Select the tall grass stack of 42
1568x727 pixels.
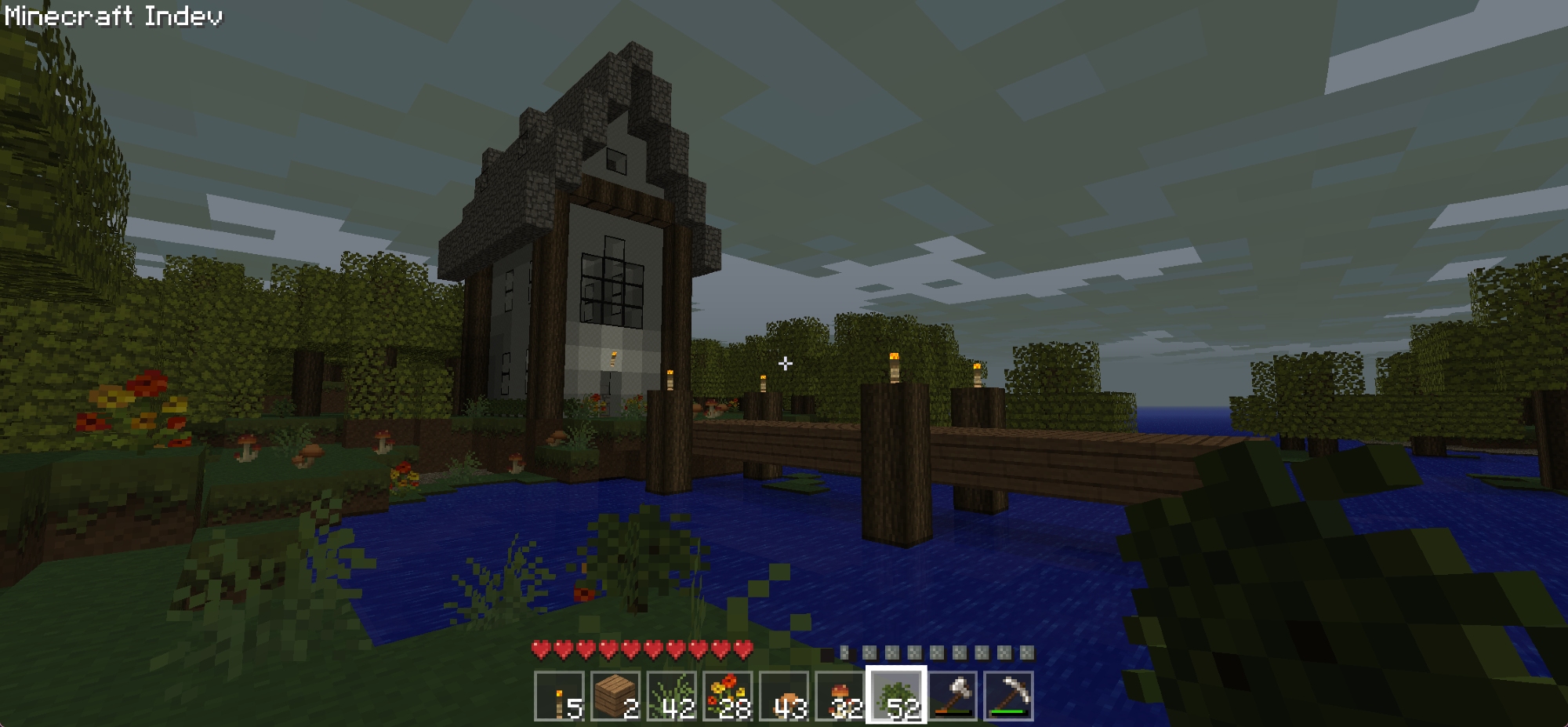point(672,696)
